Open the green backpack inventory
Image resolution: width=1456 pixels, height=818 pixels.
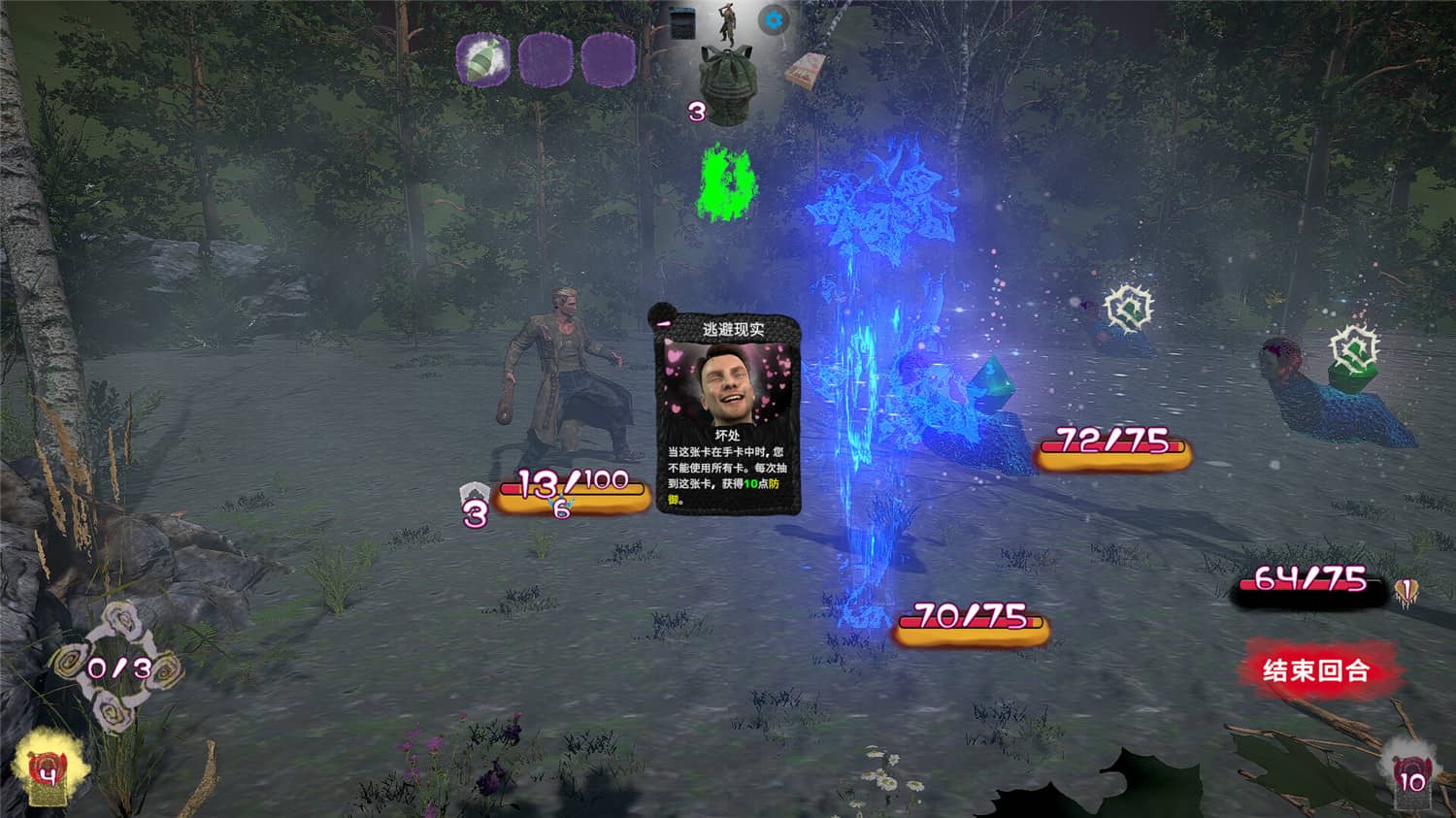[x=728, y=84]
